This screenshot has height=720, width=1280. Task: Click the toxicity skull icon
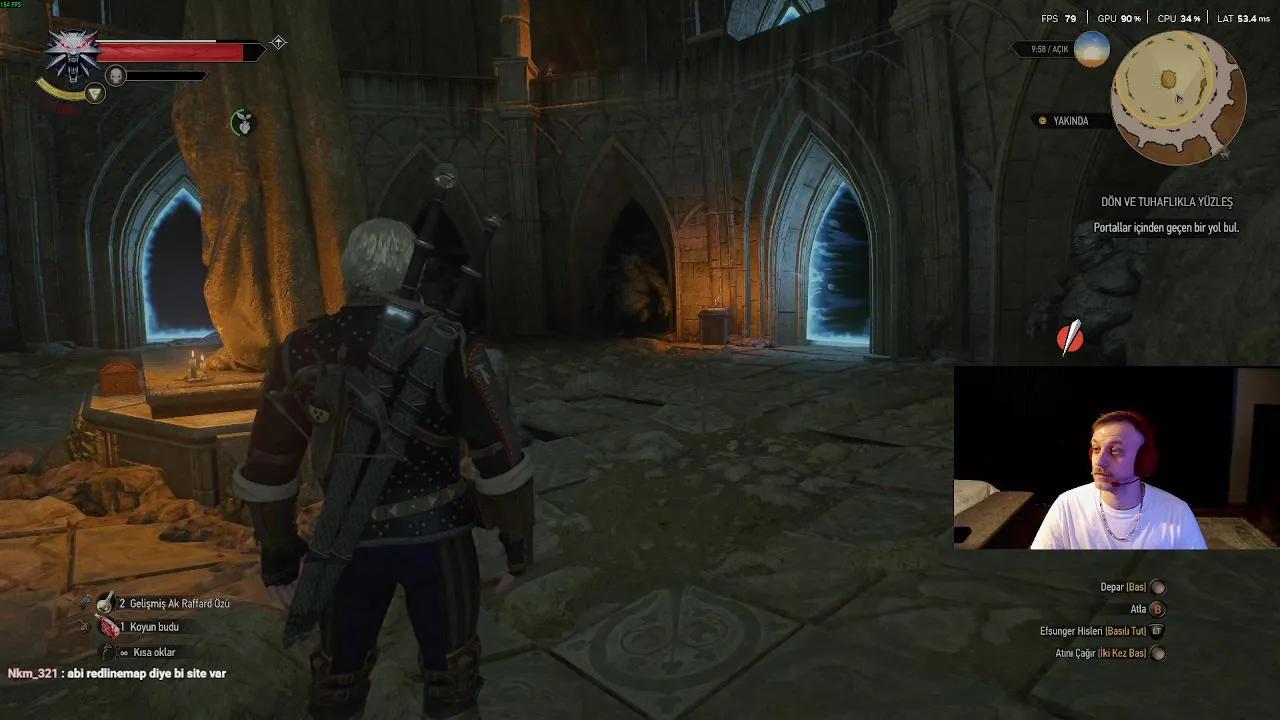click(x=117, y=75)
